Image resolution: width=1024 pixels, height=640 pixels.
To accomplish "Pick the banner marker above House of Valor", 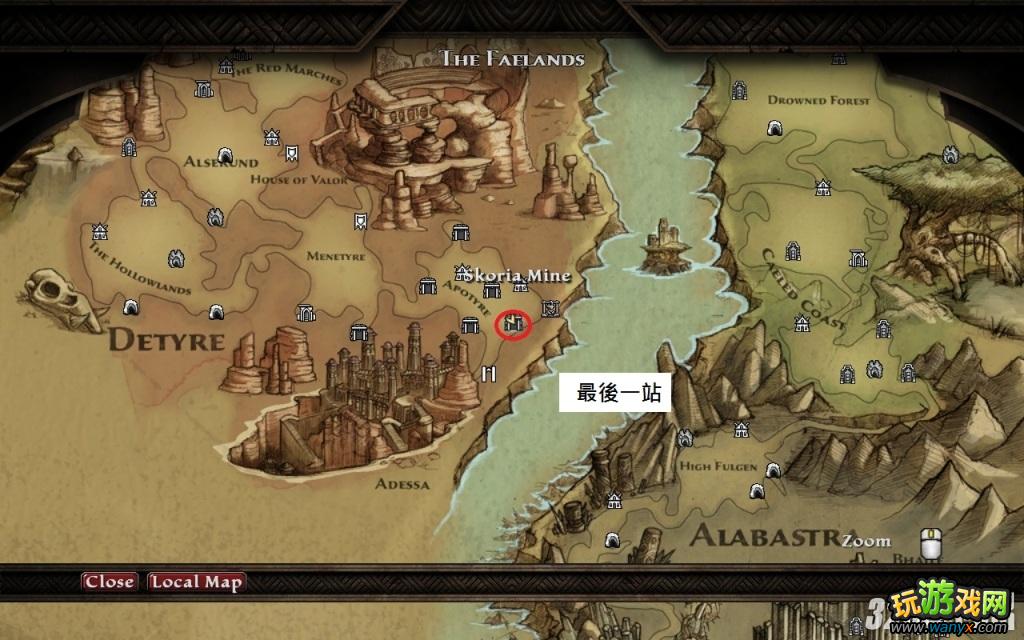I will 290,154.
